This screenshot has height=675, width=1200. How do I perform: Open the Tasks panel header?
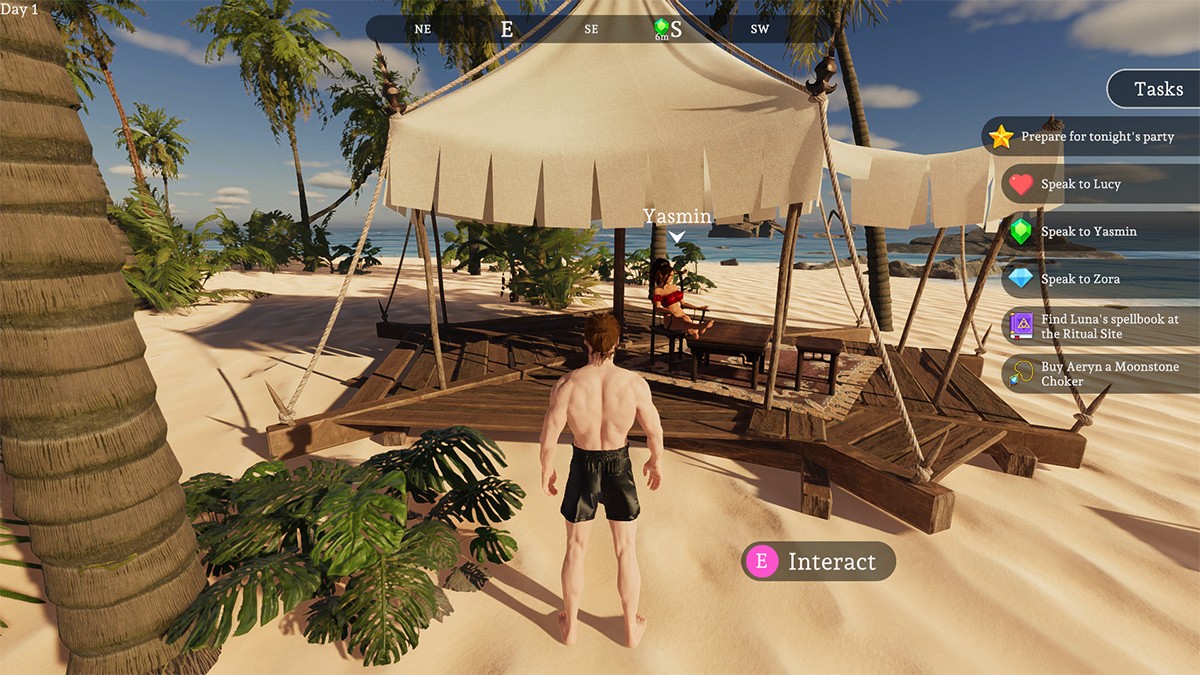(1157, 89)
